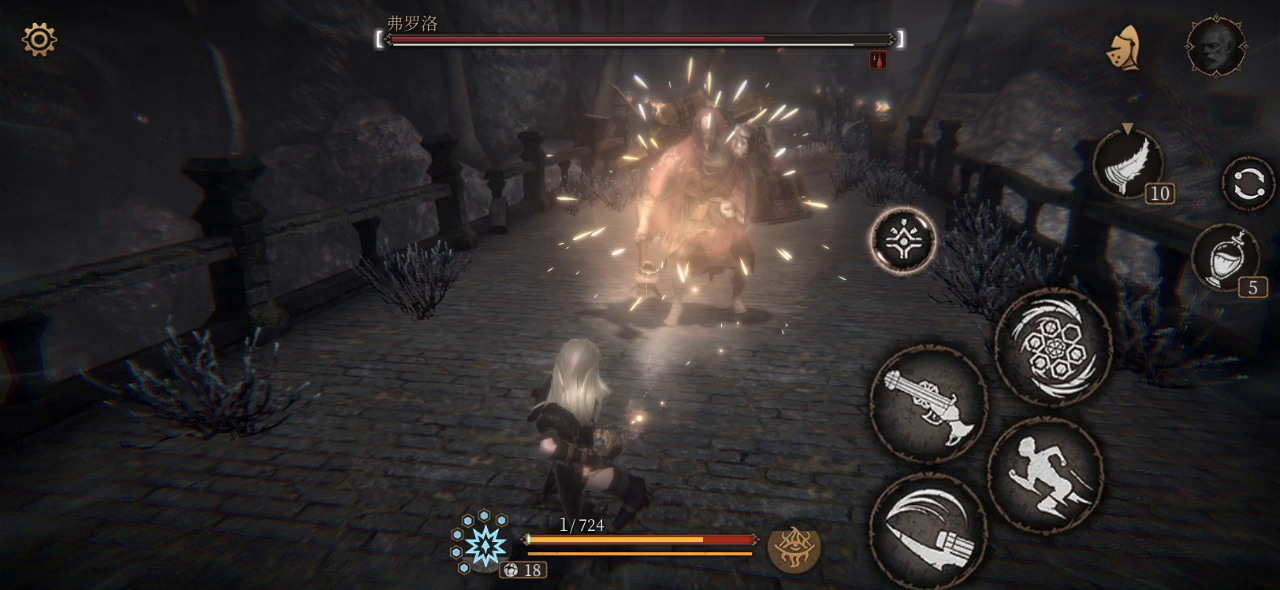Open the gear settings menu

tap(39, 40)
